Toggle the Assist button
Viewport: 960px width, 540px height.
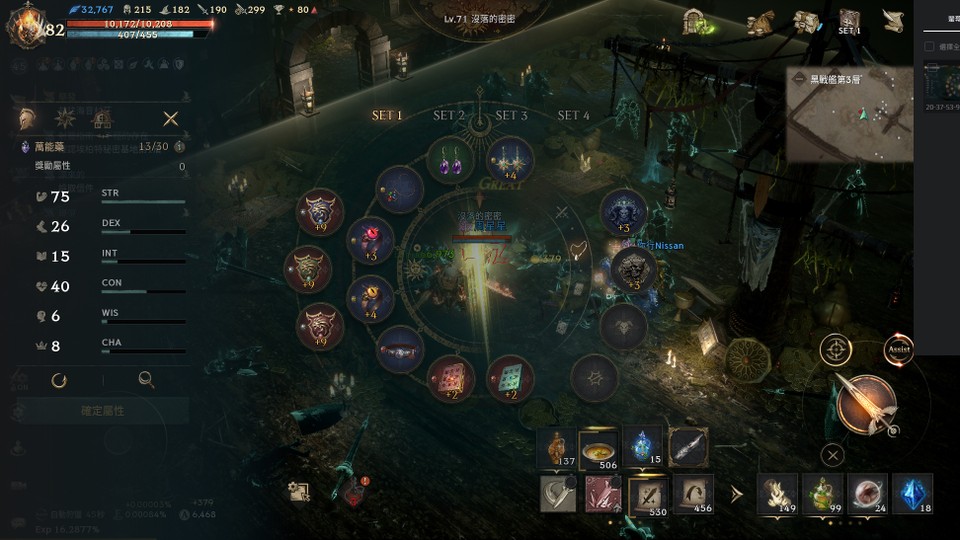tap(898, 351)
